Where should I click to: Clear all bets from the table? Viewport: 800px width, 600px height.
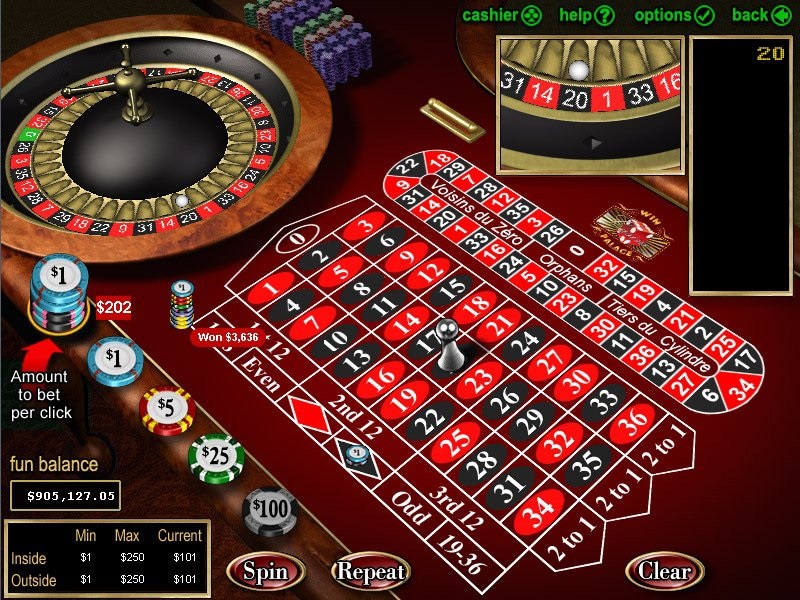pyautogui.click(x=664, y=572)
